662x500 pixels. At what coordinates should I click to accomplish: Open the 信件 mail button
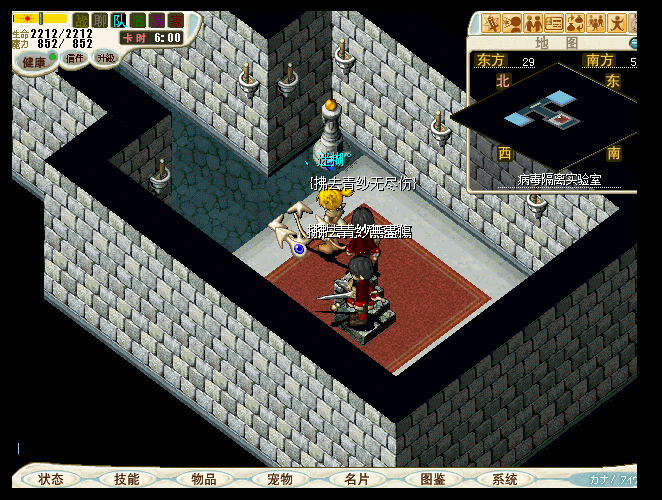(75, 59)
